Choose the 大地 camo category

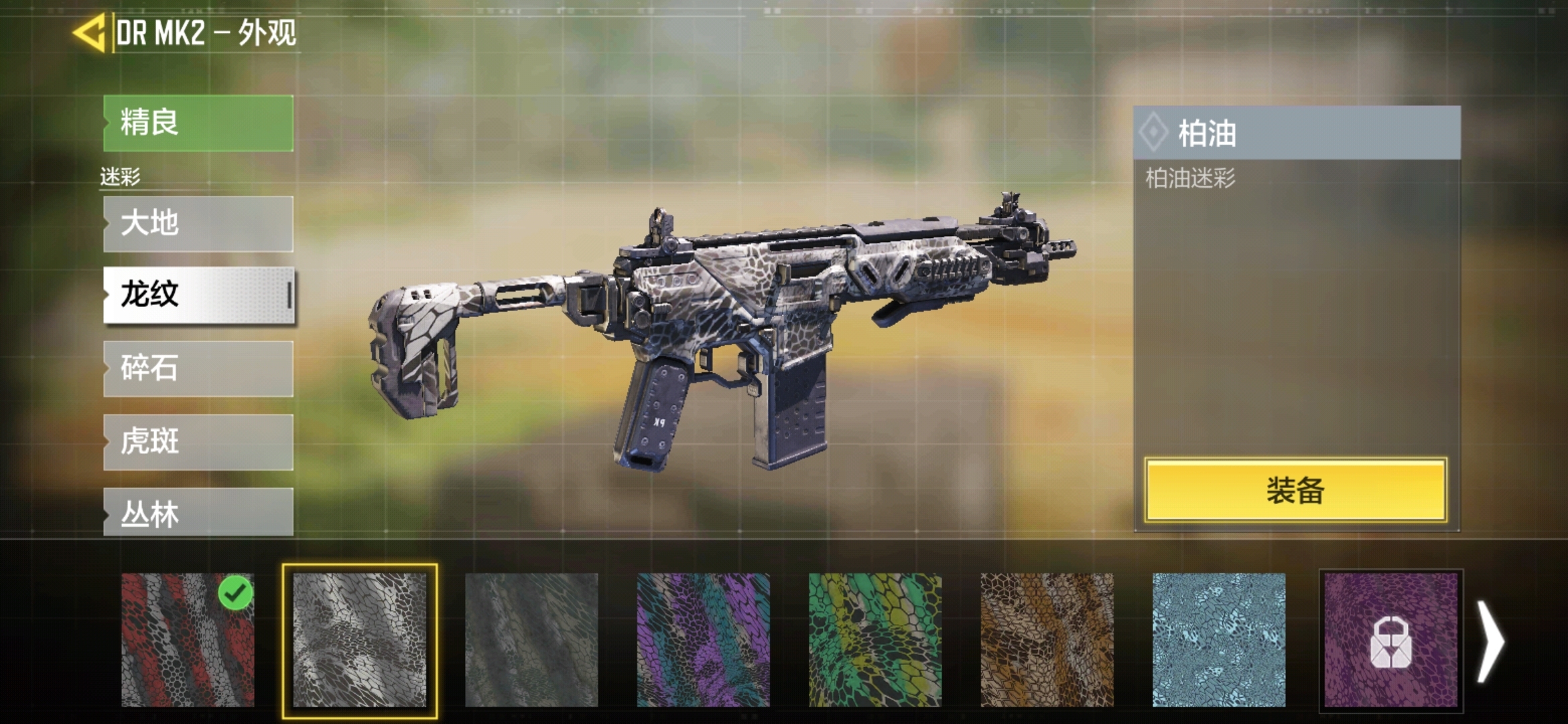pyautogui.click(x=198, y=224)
